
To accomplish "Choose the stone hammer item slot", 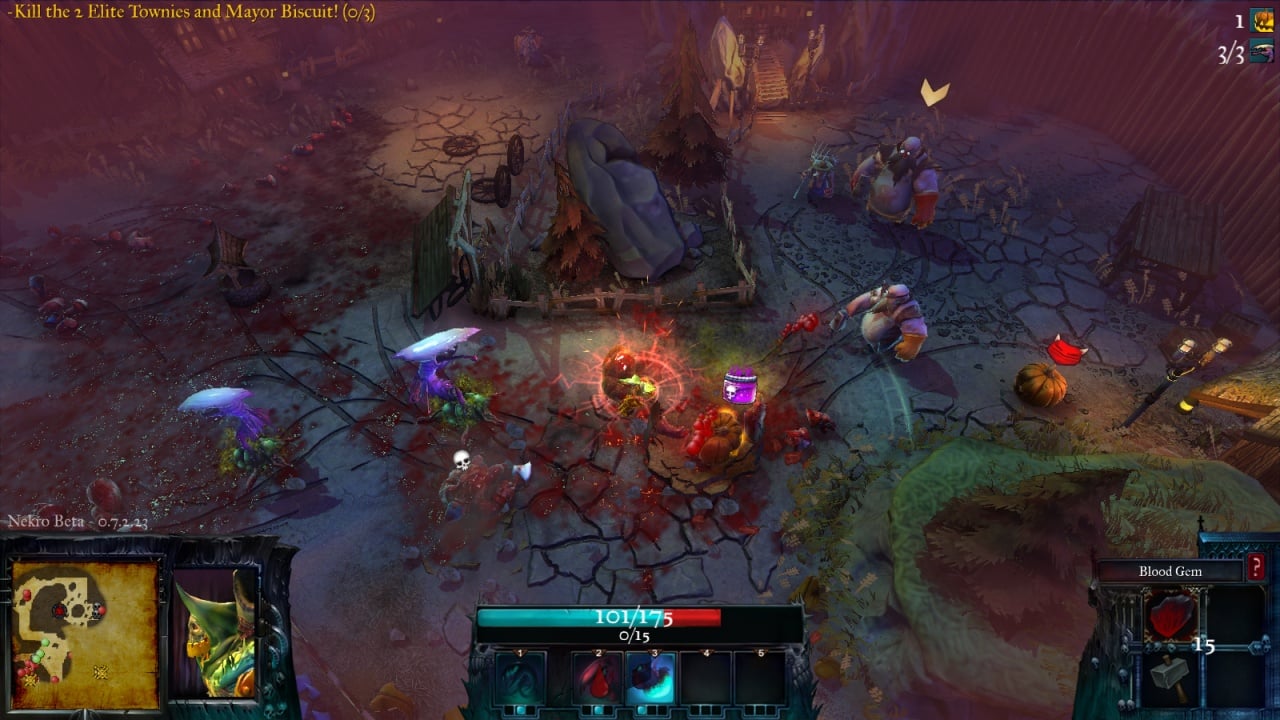I will pyautogui.click(x=1170, y=675).
